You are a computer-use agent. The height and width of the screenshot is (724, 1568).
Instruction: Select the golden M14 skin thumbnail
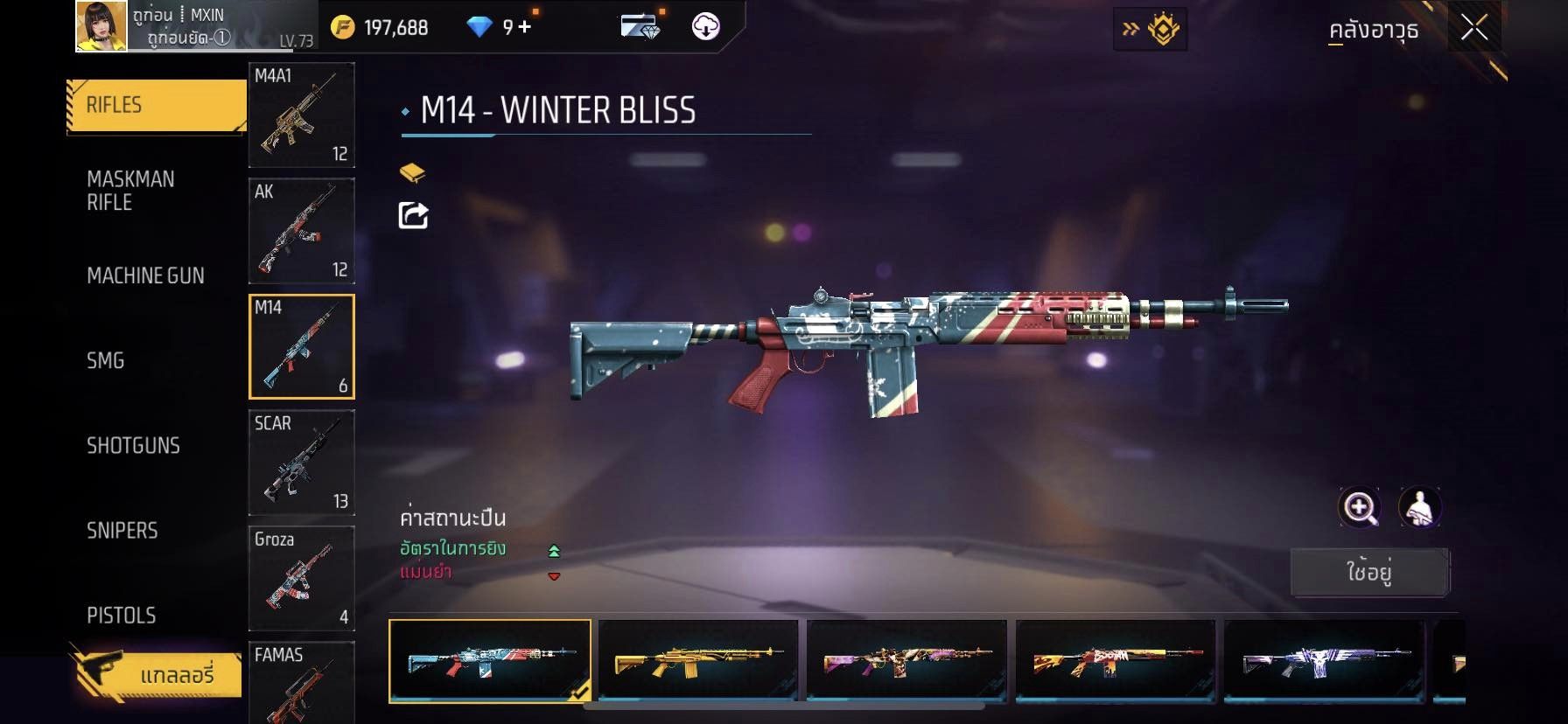pos(697,661)
